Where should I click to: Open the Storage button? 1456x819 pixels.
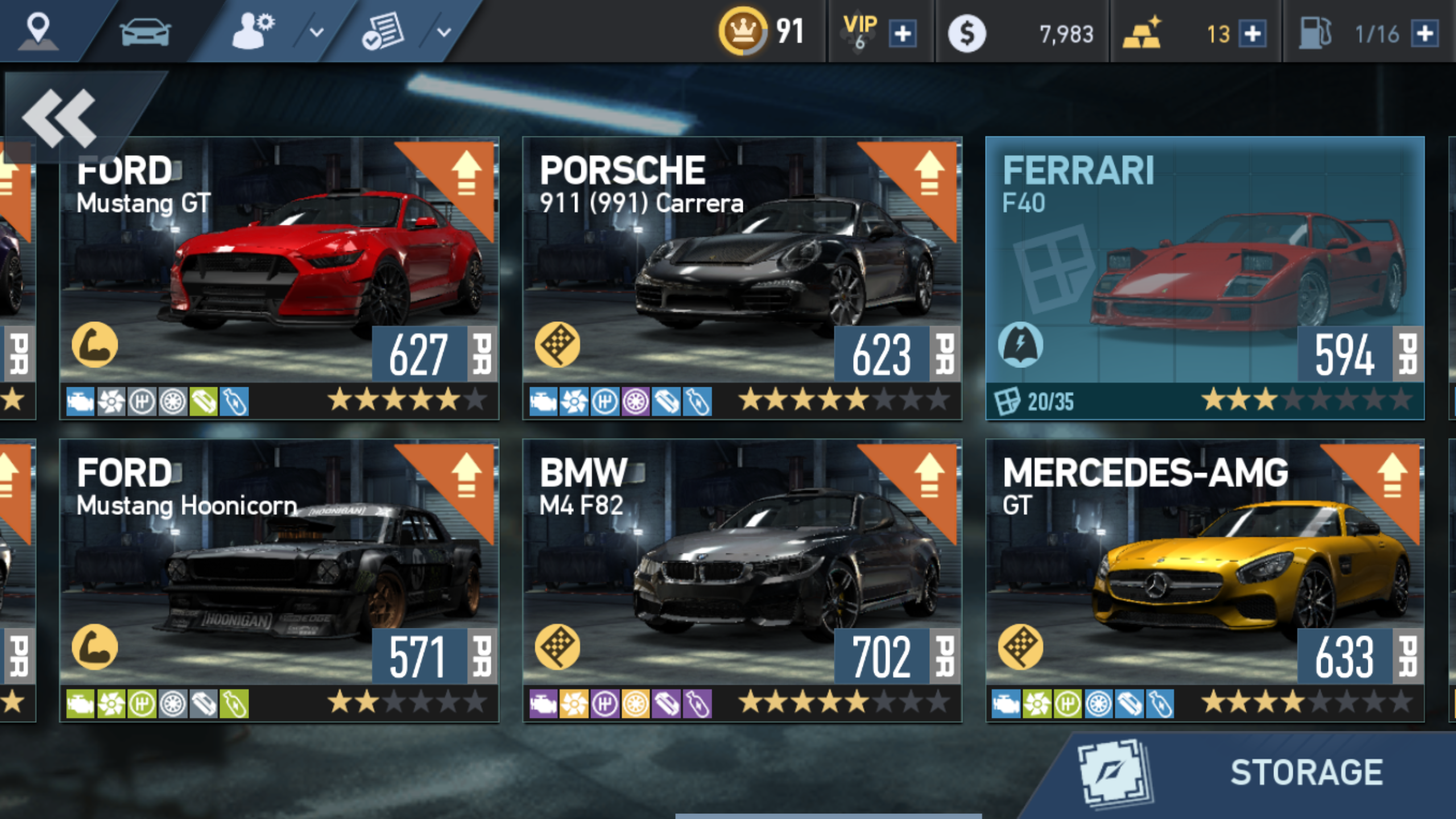coord(1251,772)
